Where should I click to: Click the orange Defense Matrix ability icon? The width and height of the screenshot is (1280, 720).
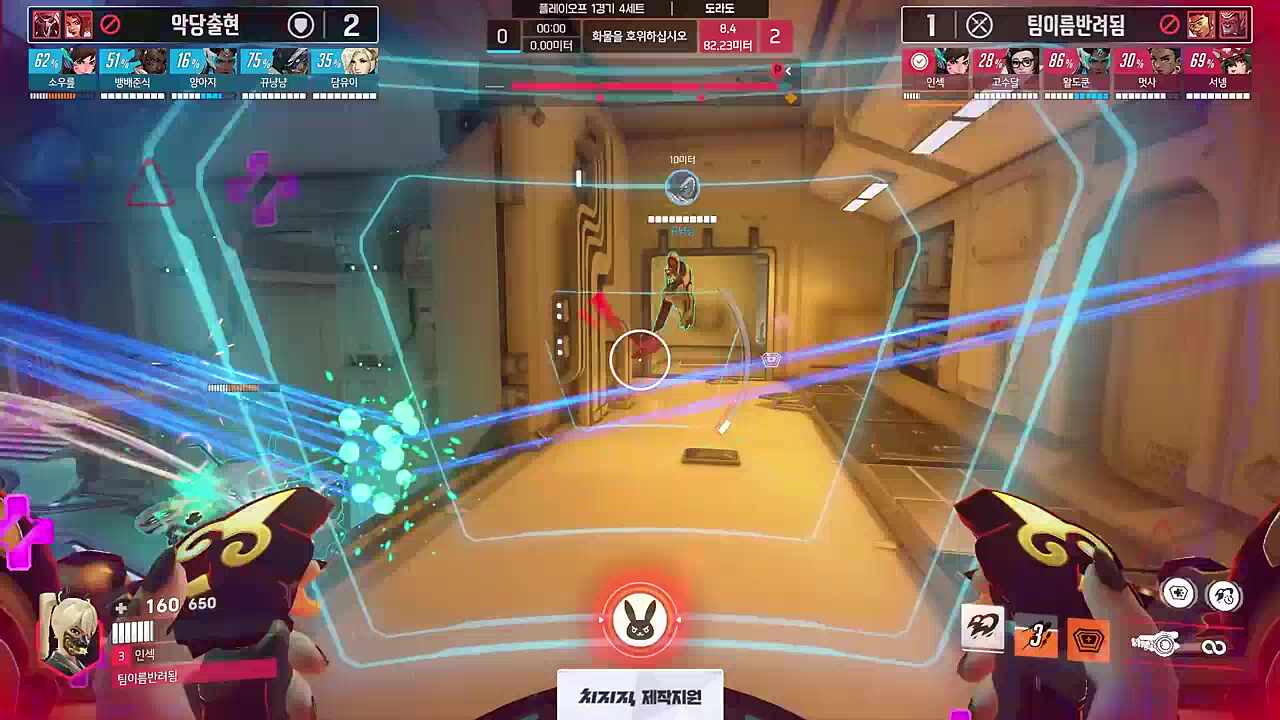tap(1086, 638)
